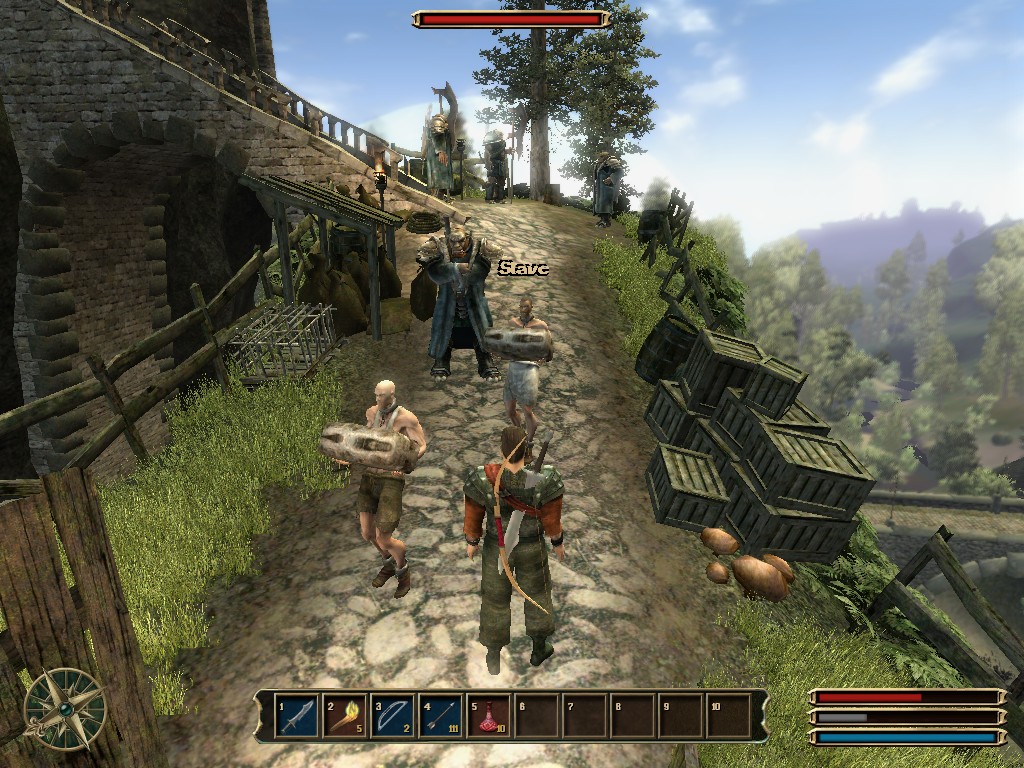Viewport: 1024px width, 768px height.
Task: Choose the bow in the quickbar
Action: [393, 716]
